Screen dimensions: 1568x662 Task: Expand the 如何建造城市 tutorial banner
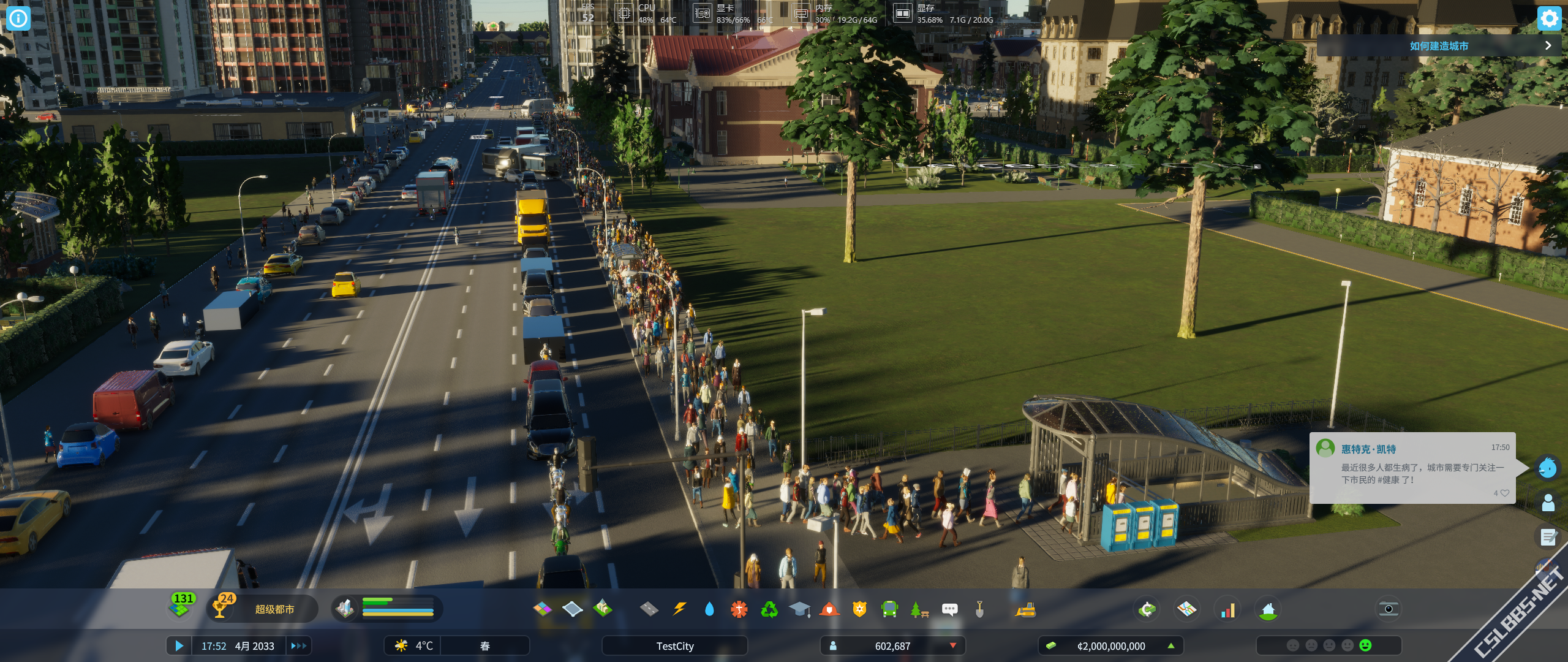point(1548,45)
